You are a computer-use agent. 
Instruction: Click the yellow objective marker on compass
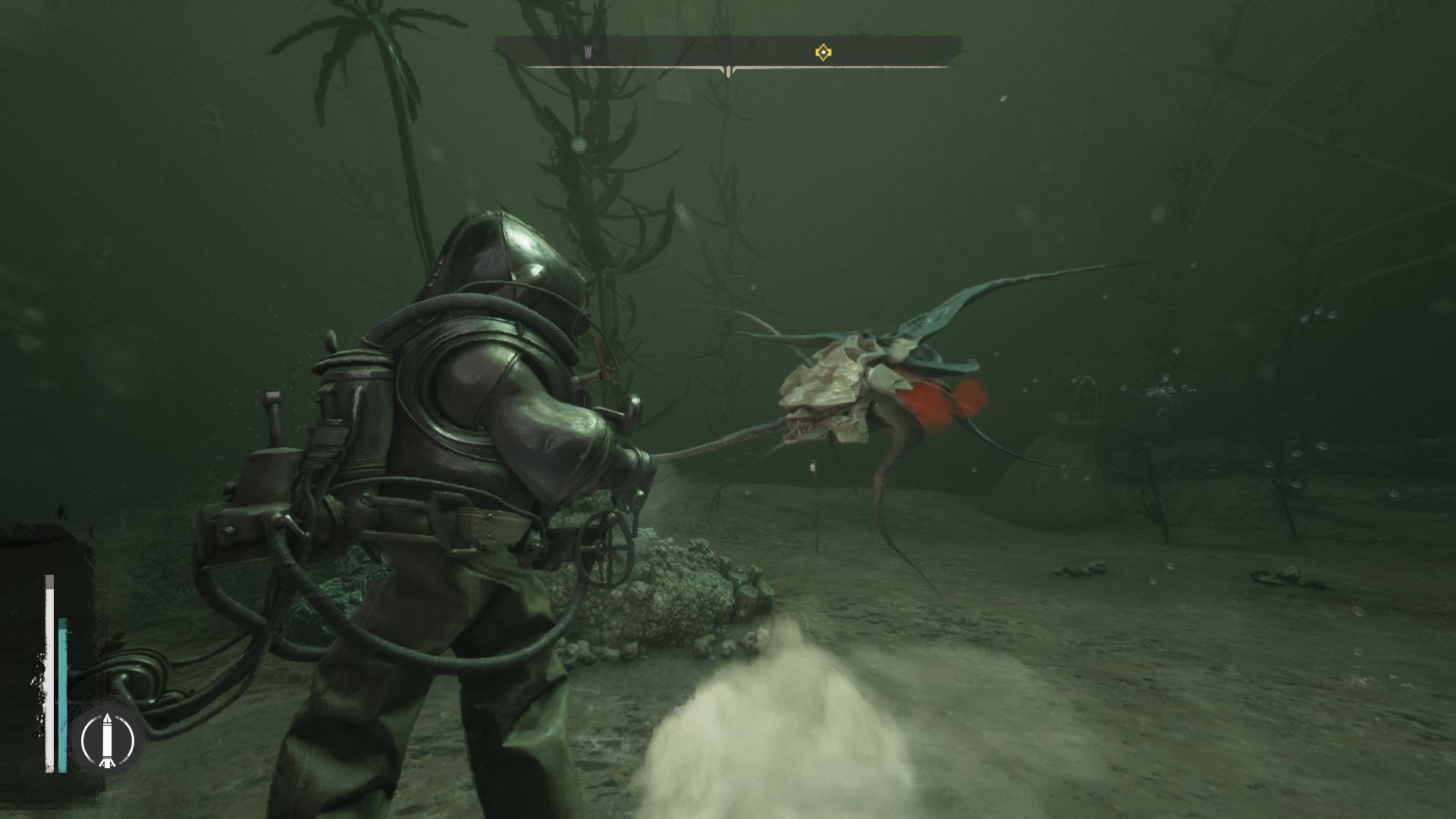[823, 52]
